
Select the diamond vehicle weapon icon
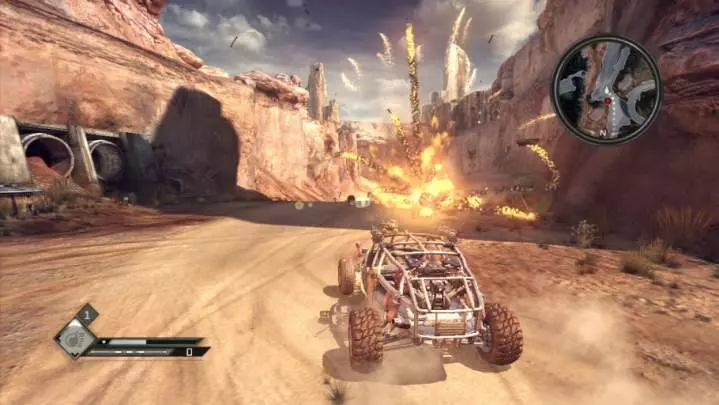pyautogui.click(x=75, y=338)
